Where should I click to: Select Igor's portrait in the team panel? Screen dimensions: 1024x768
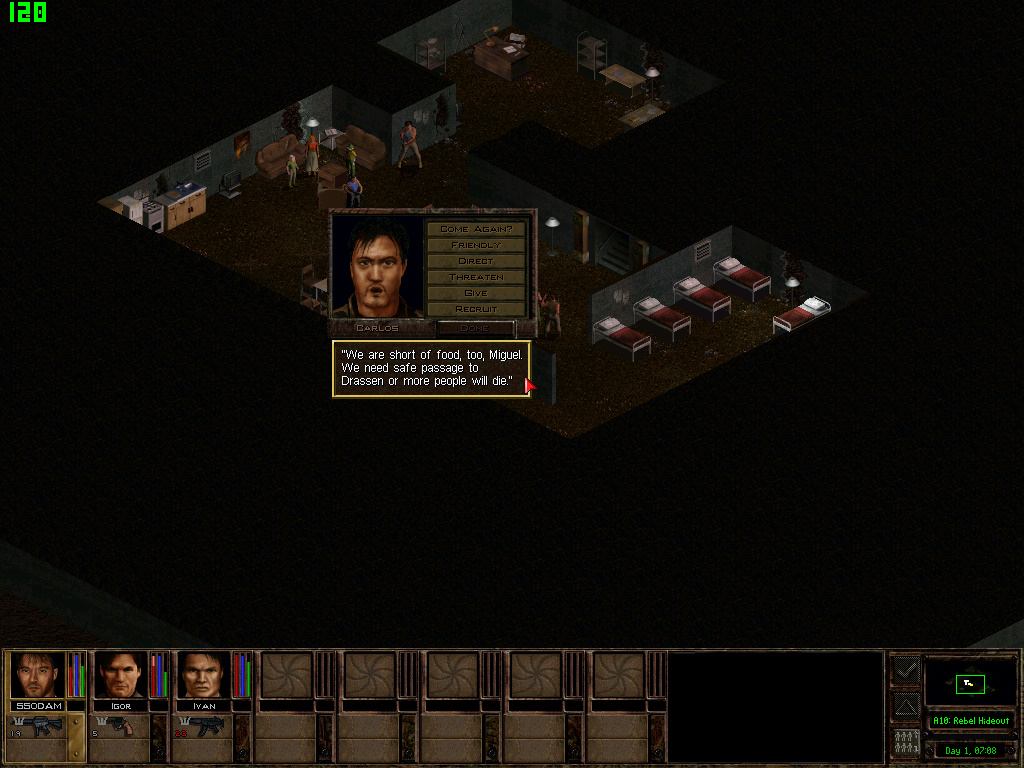(x=121, y=675)
